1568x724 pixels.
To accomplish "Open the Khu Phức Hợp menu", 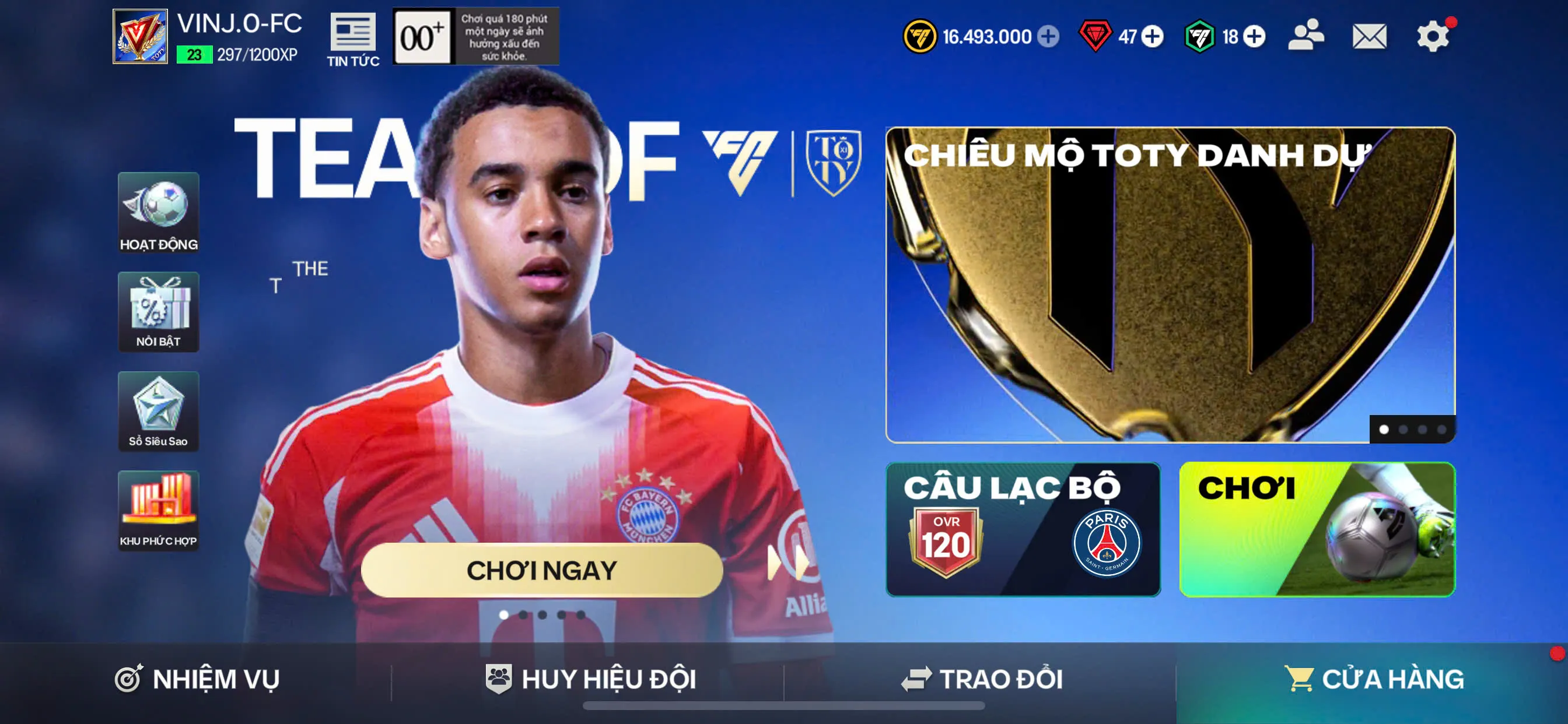I will [158, 511].
